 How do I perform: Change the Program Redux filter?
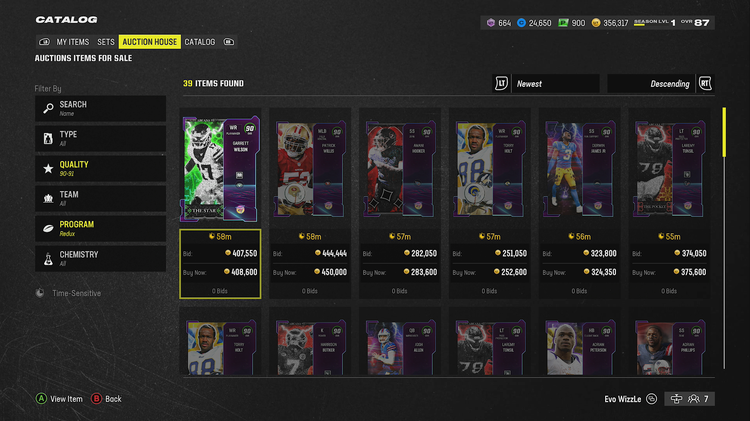pyautogui.click(x=100, y=228)
